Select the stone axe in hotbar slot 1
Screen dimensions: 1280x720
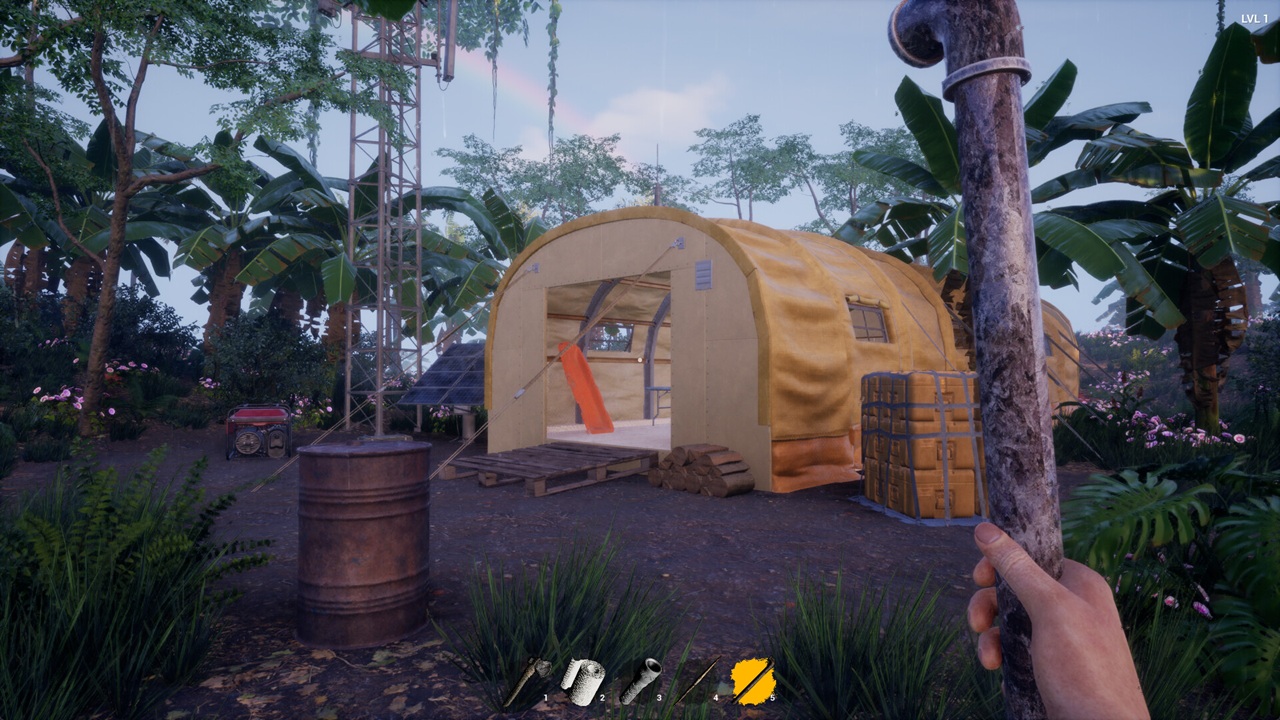[x=525, y=682]
